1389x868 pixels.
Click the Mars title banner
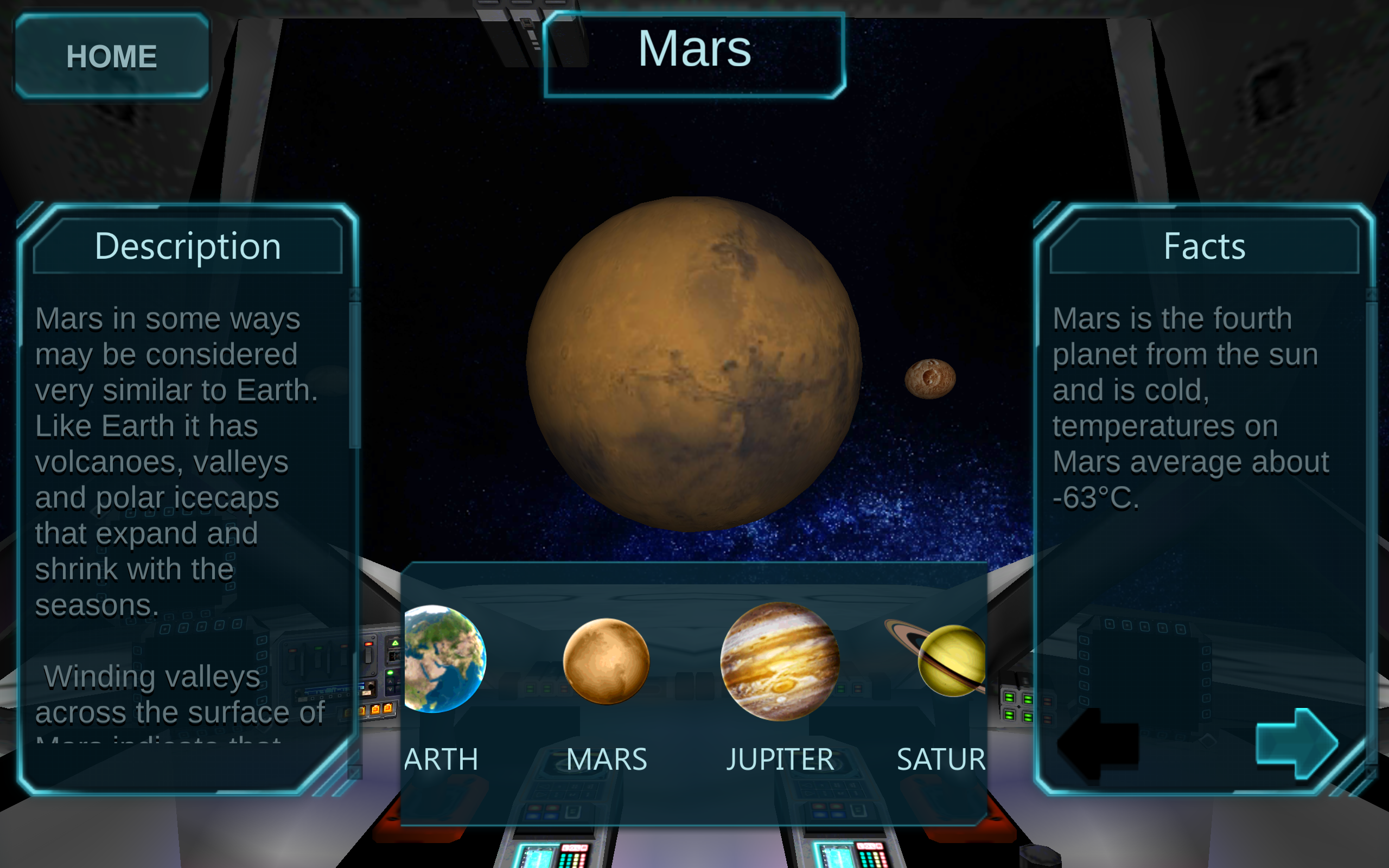click(694, 52)
